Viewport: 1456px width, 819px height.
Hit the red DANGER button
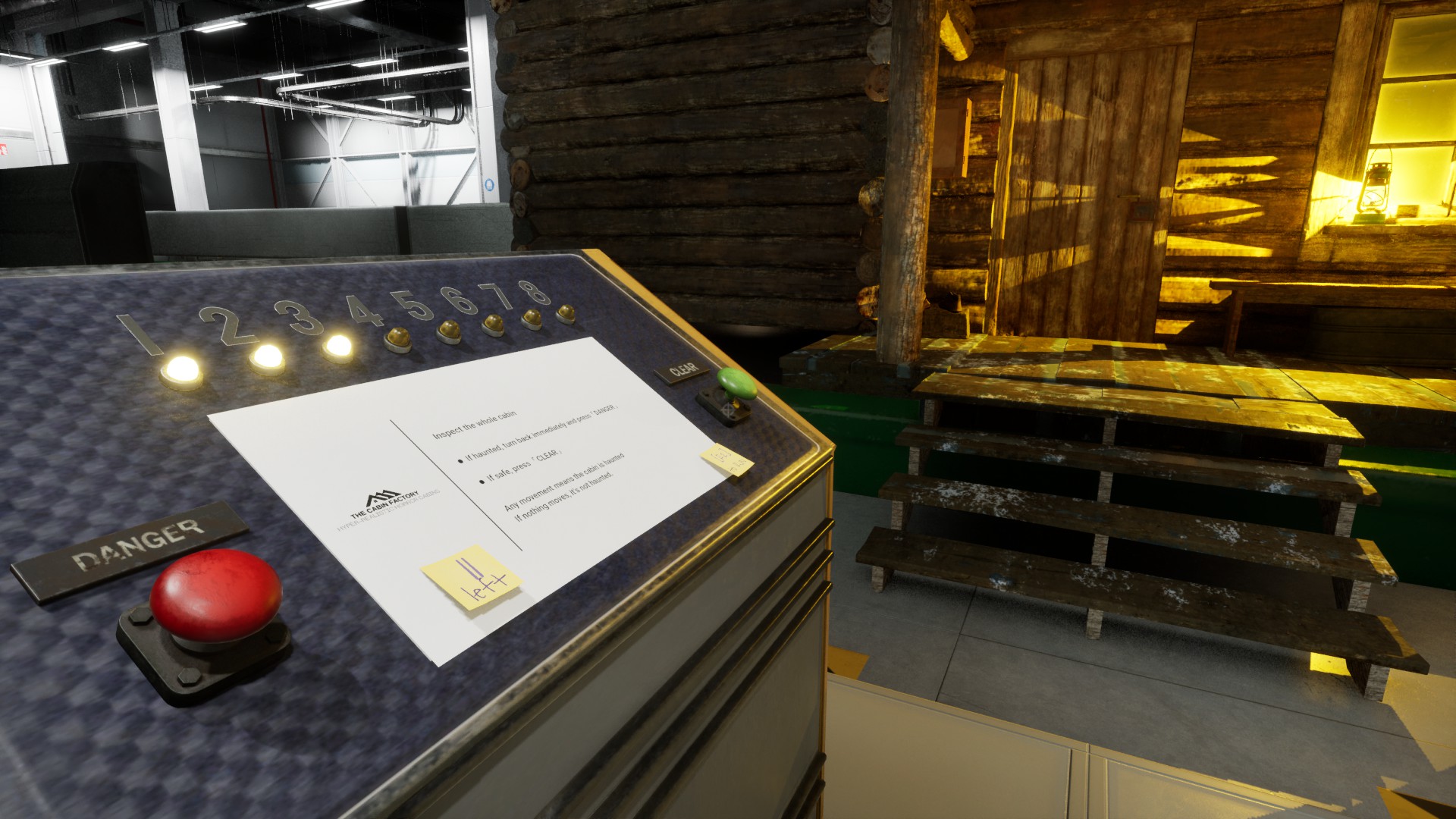(215, 595)
